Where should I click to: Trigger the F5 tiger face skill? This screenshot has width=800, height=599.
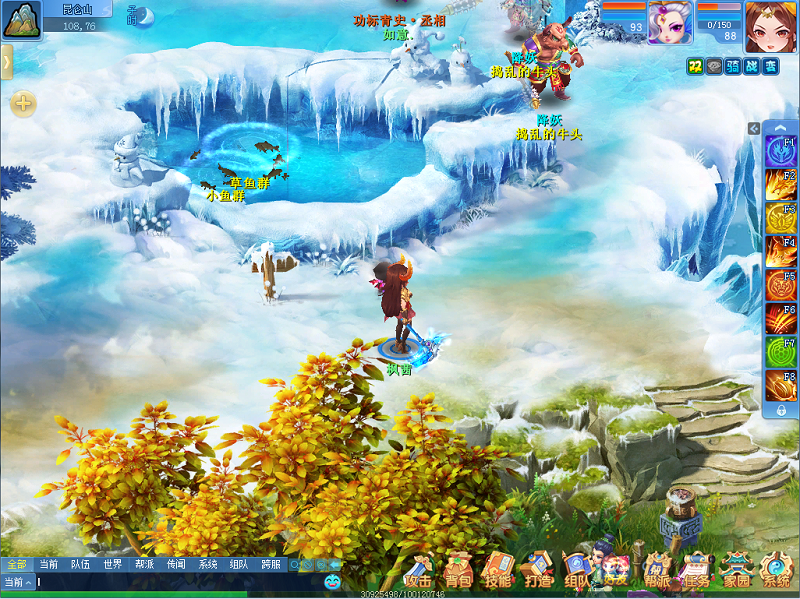[780, 286]
